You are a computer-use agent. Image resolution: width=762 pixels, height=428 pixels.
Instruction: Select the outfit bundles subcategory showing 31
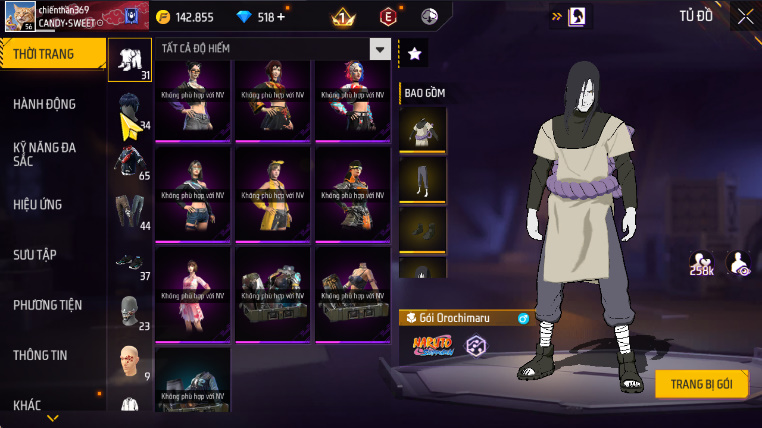click(x=130, y=59)
